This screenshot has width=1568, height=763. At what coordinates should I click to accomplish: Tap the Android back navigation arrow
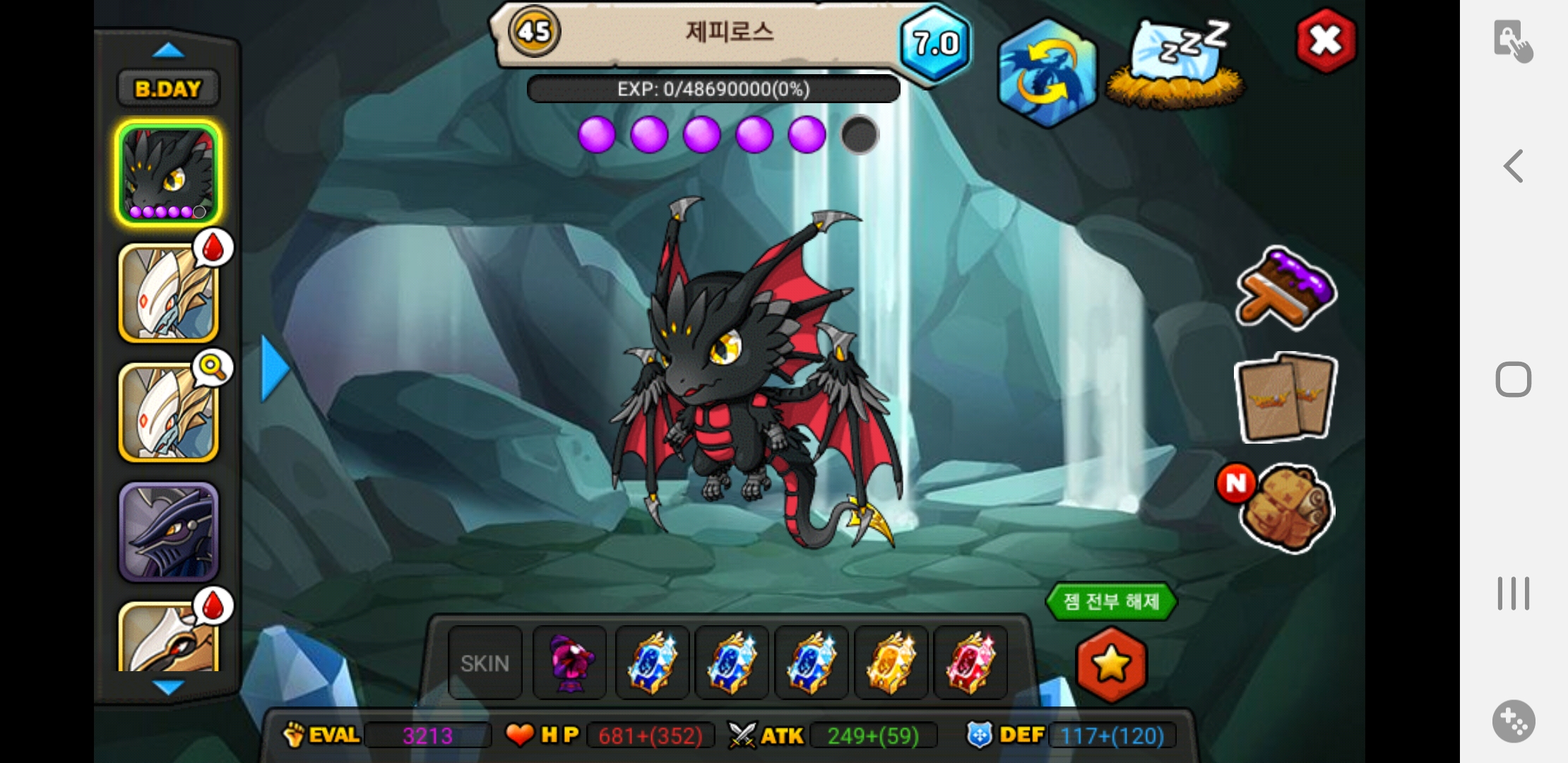tap(1513, 167)
